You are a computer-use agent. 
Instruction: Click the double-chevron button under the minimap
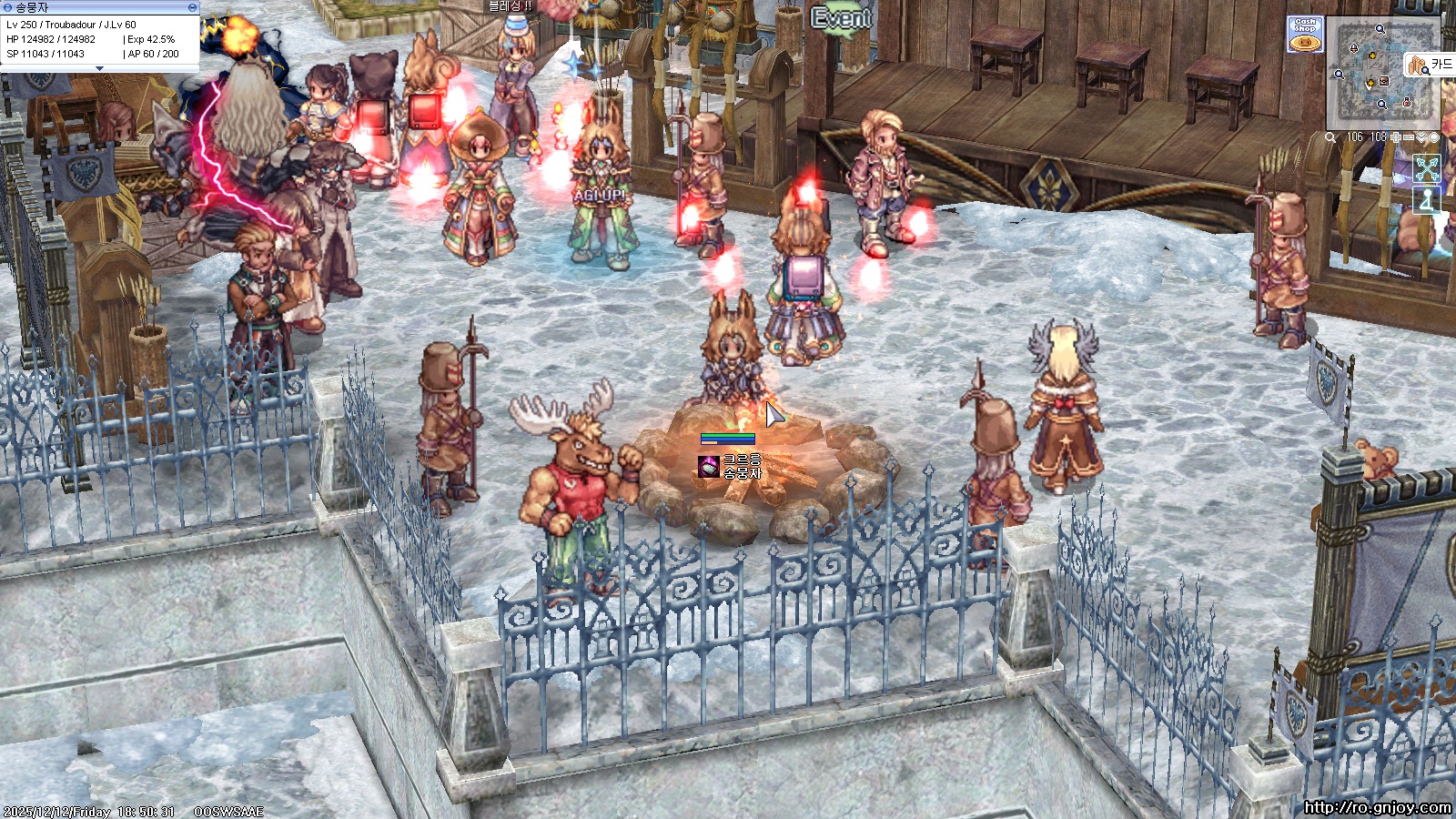coord(1421,137)
